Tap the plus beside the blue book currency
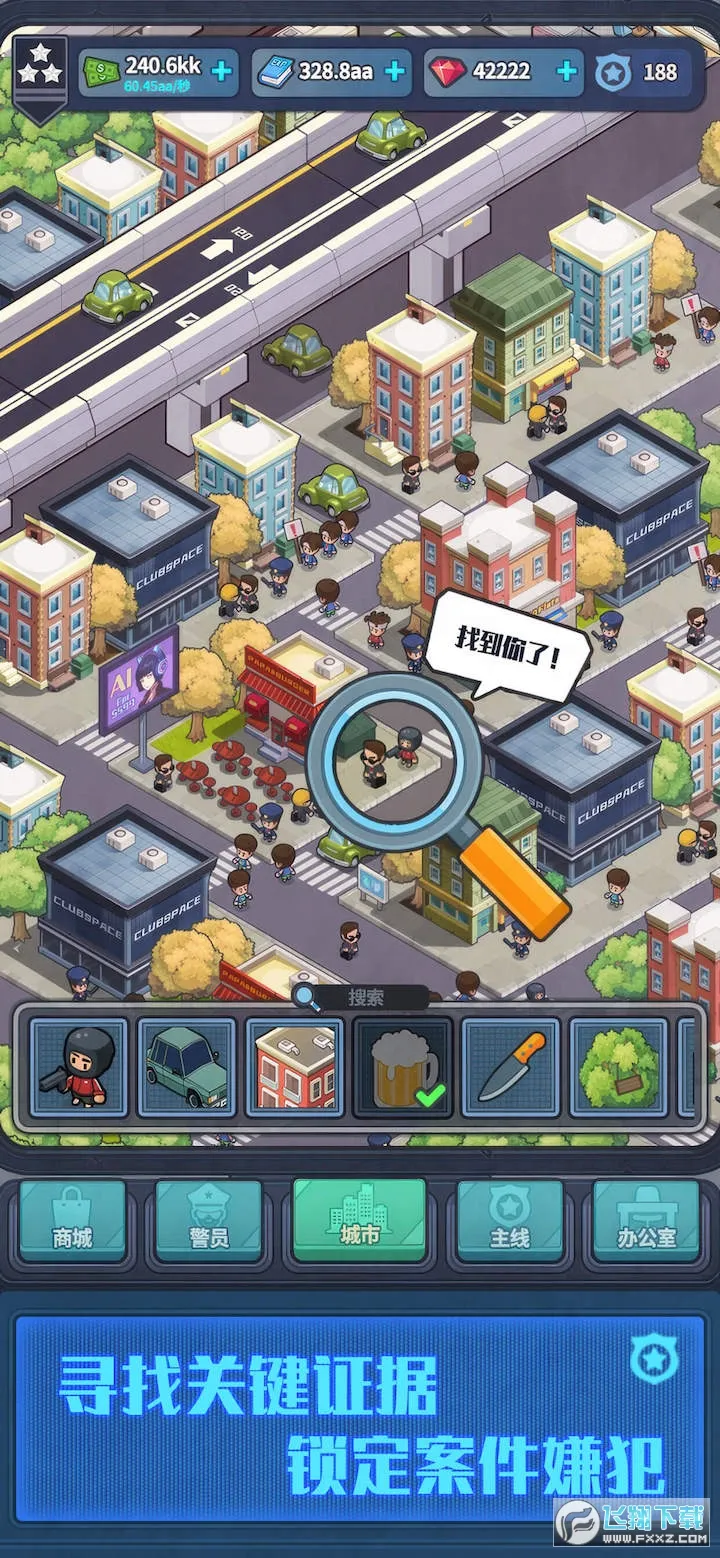Viewport: 720px width, 1558px height. pyautogui.click(x=395, y=71)
